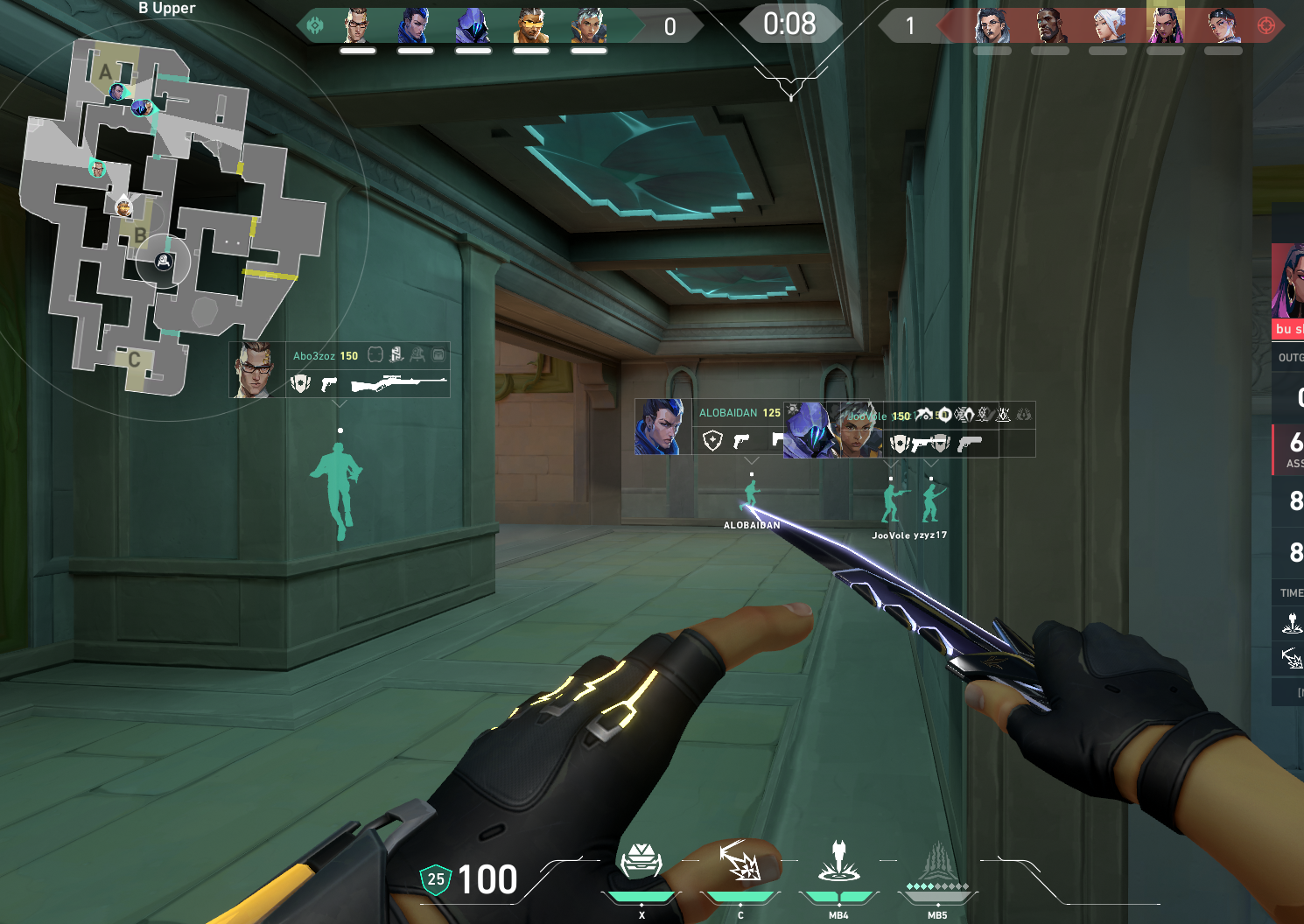Activate the trap device ability icon
This screenshot has height=924, width=1304.
coord(641,861)
